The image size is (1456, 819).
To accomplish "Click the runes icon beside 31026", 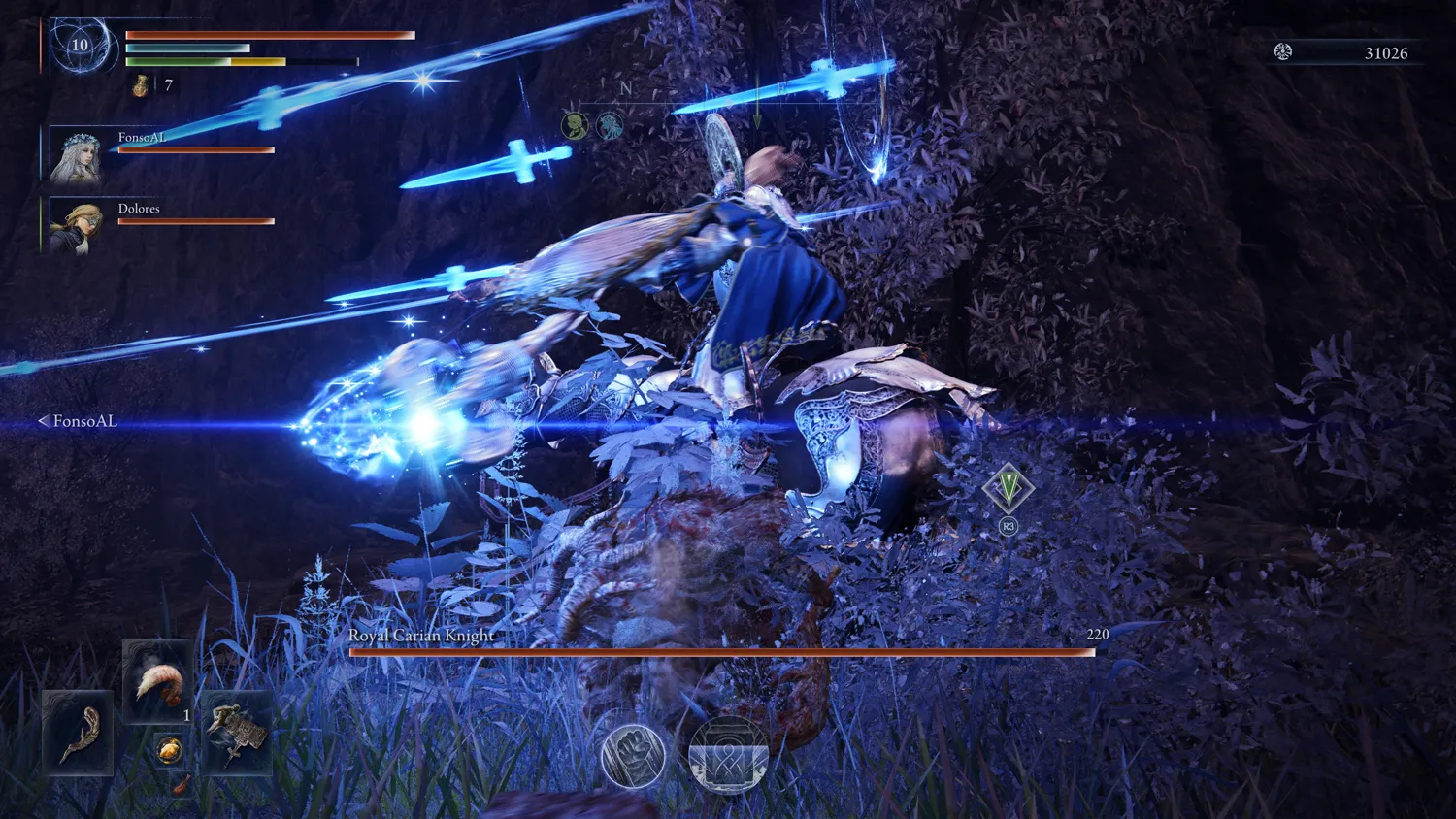I will [1283, 52].
